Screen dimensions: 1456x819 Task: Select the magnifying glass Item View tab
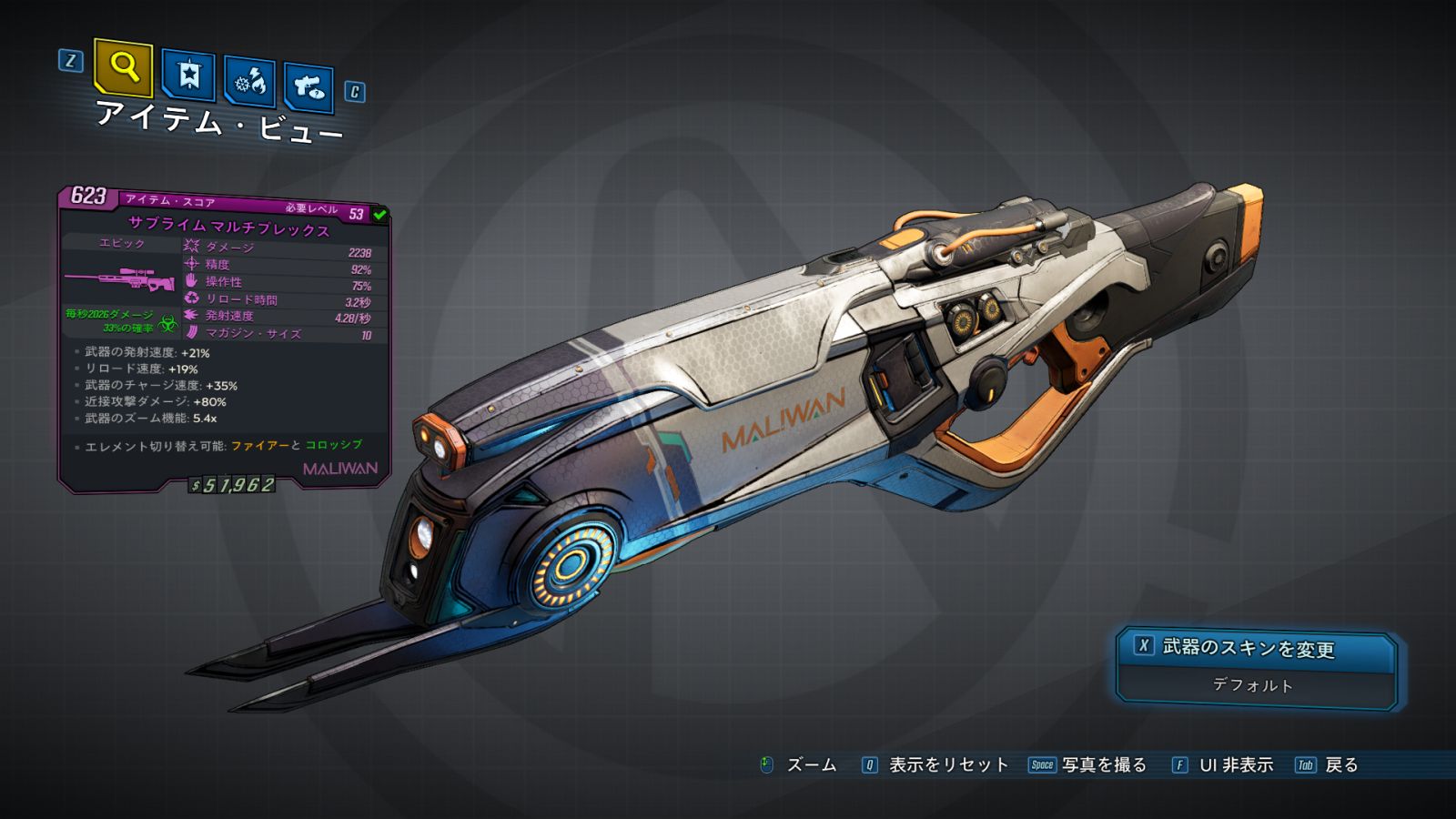coord(123,66)
